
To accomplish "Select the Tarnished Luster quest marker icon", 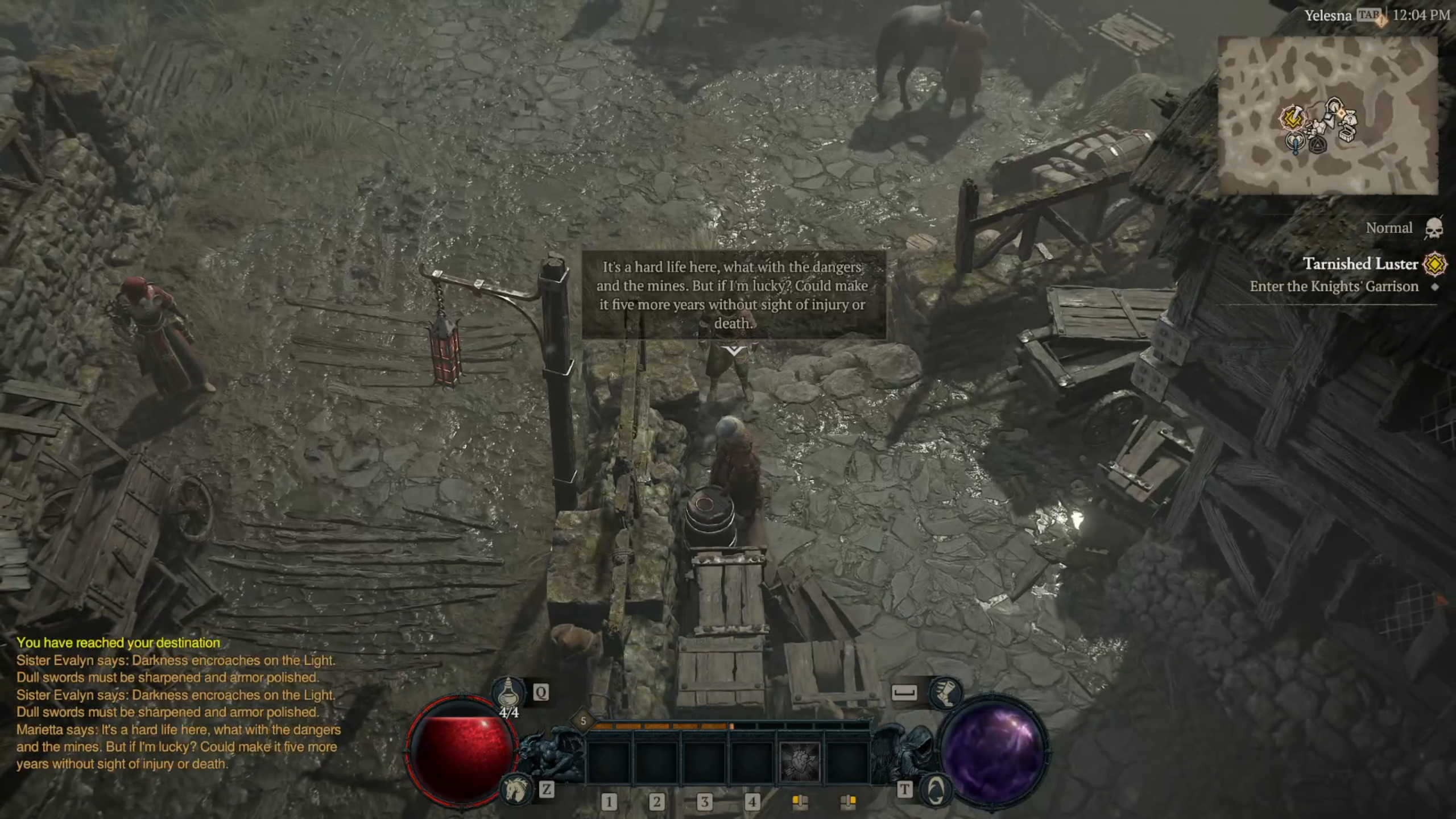I will [x=1434, y=264].
